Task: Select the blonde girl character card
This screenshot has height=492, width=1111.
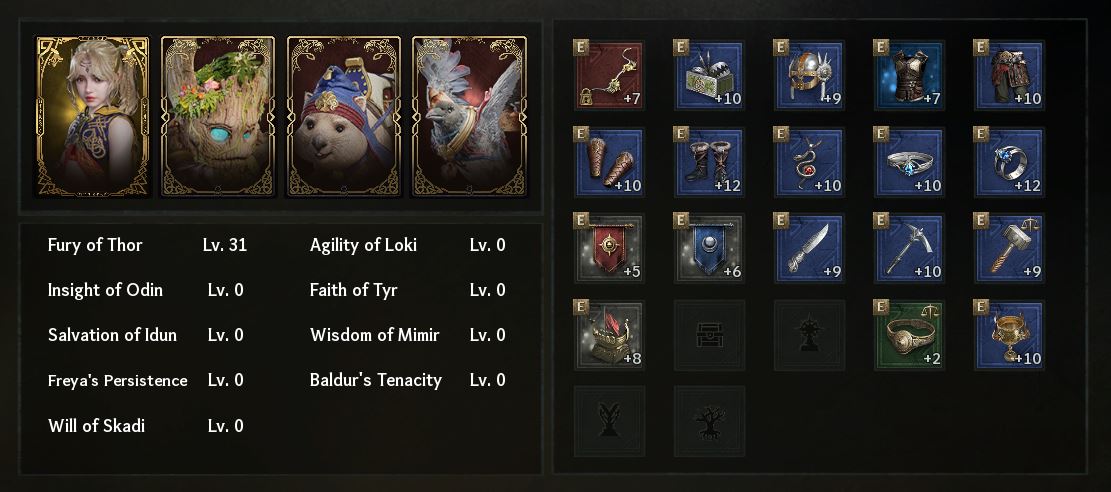Action: 92,116
